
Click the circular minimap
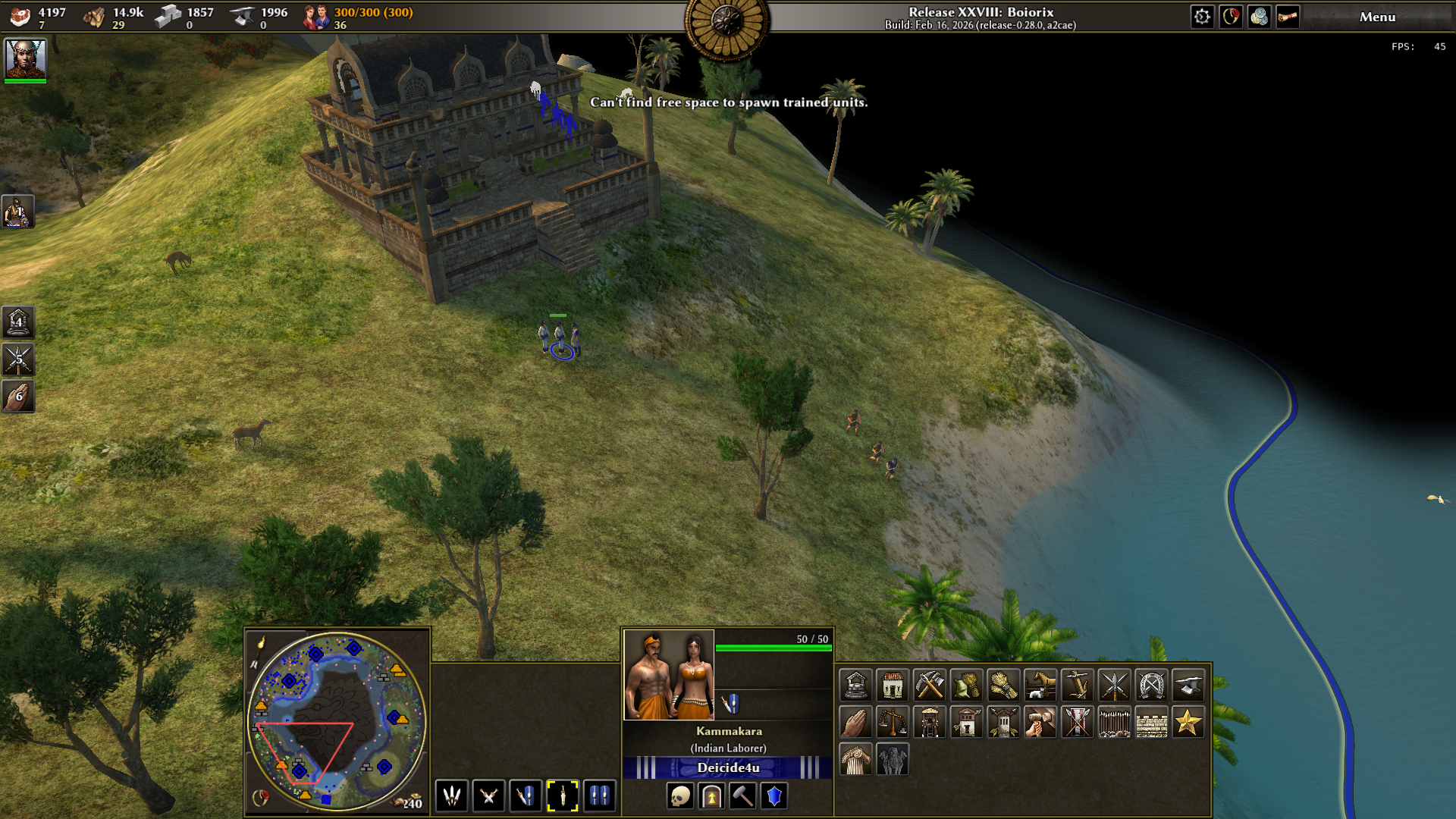coord(337,720)
